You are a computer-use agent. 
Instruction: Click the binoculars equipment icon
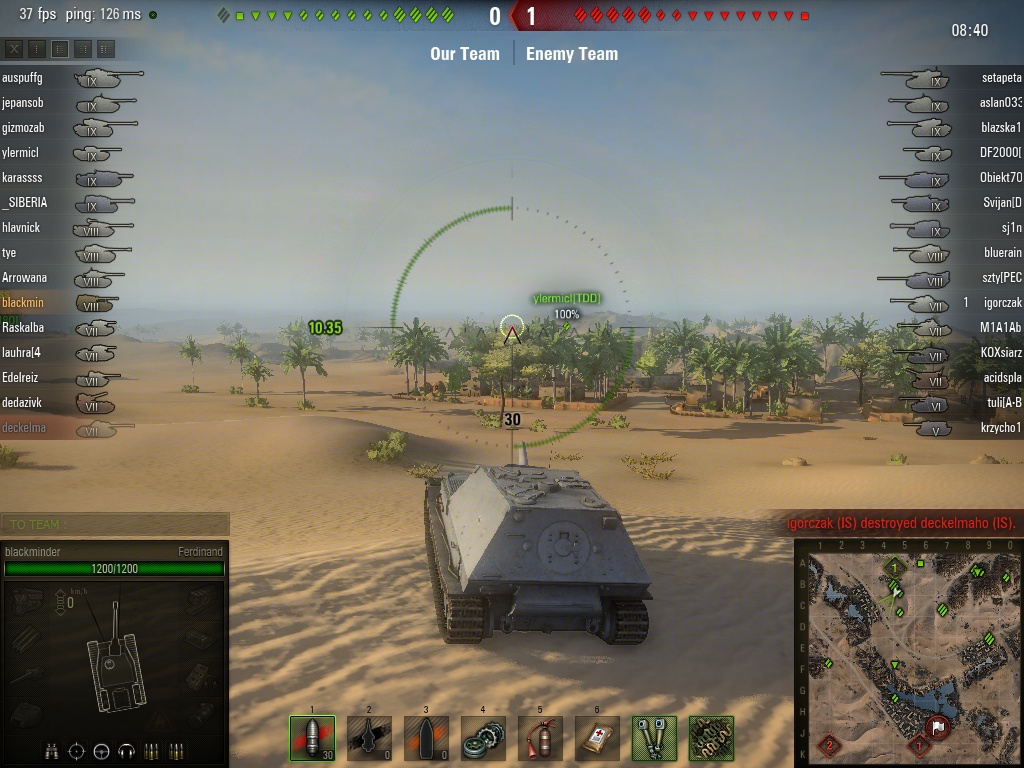654,738
